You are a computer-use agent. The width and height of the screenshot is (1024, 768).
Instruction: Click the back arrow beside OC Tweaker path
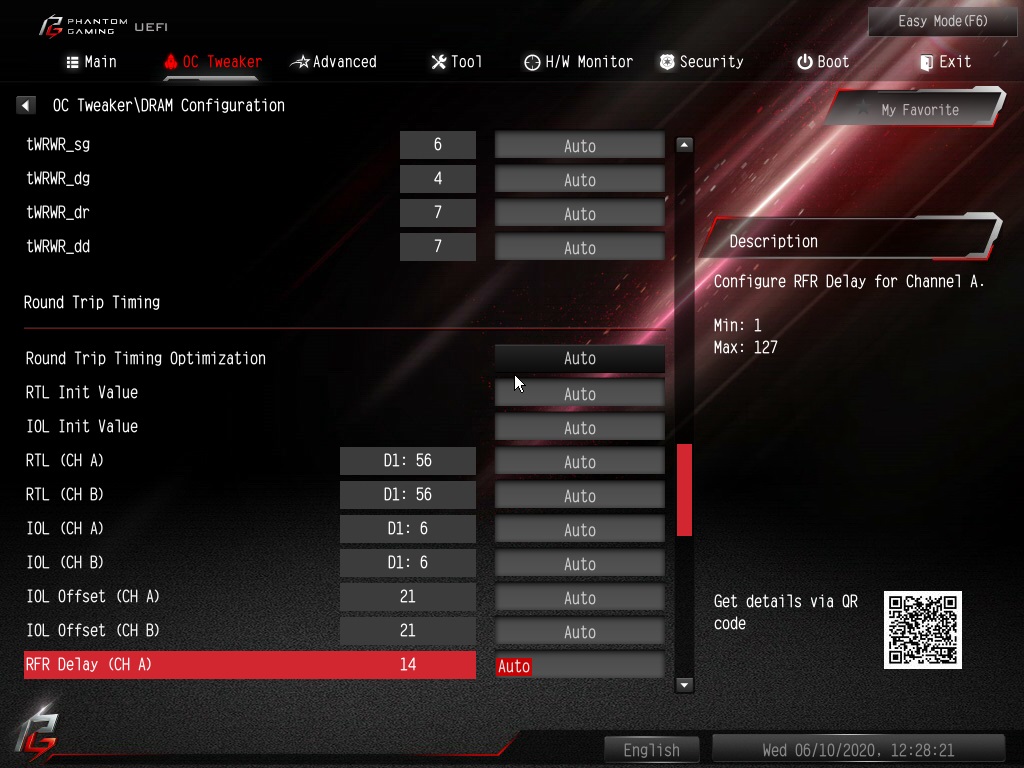[27, 105]
